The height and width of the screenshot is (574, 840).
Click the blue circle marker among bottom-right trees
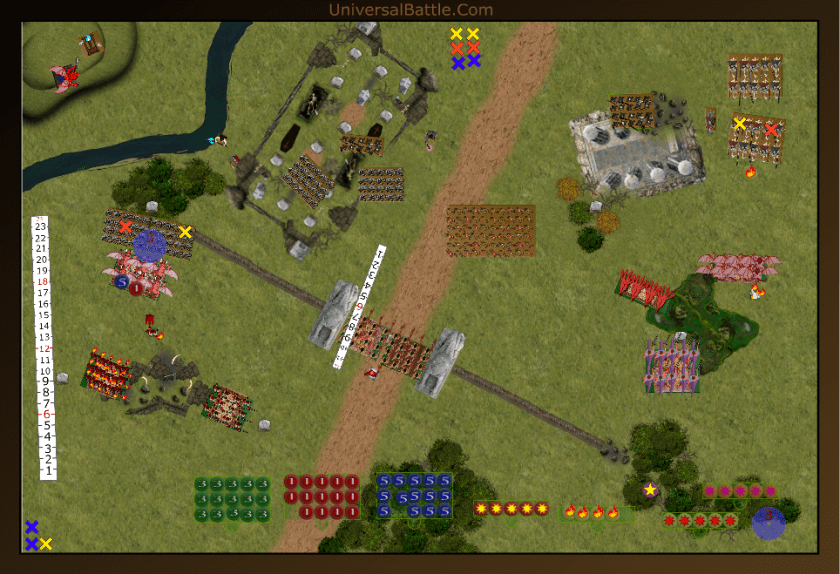pos(768,522)
